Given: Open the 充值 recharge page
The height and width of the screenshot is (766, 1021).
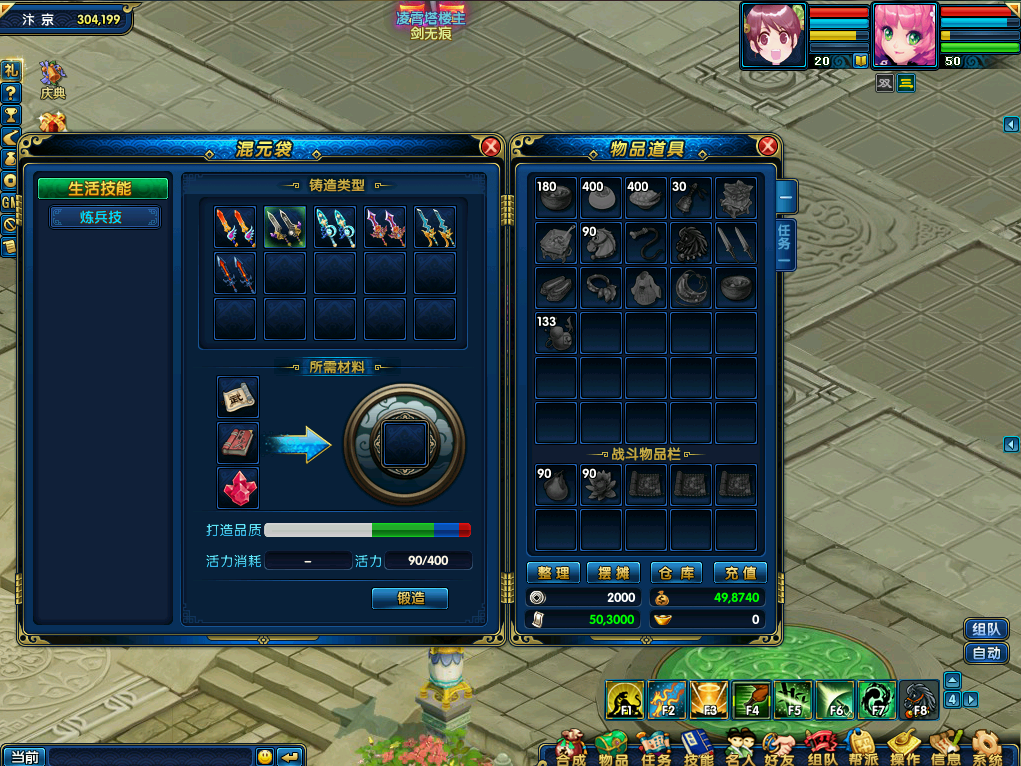Looking at the screenshot, I should [x=740, y=573].
